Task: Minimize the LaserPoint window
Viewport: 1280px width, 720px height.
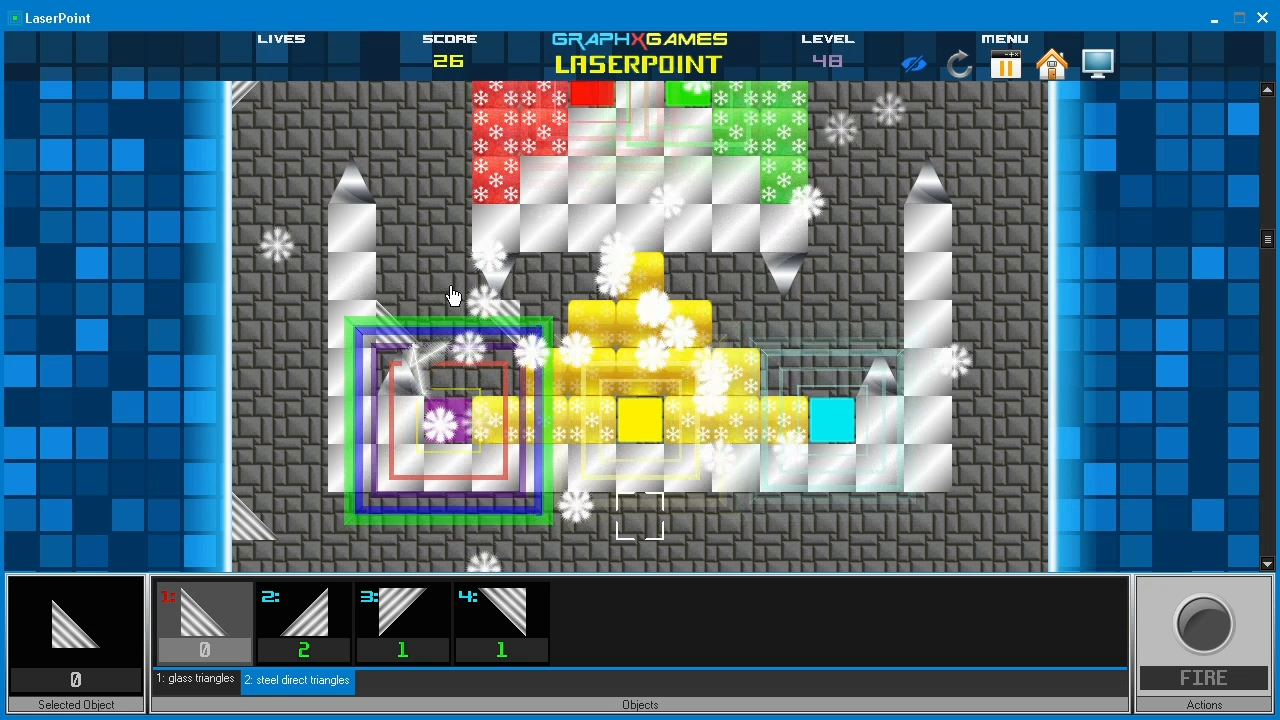Action: pyautogui.click(x=1214, y=18)
